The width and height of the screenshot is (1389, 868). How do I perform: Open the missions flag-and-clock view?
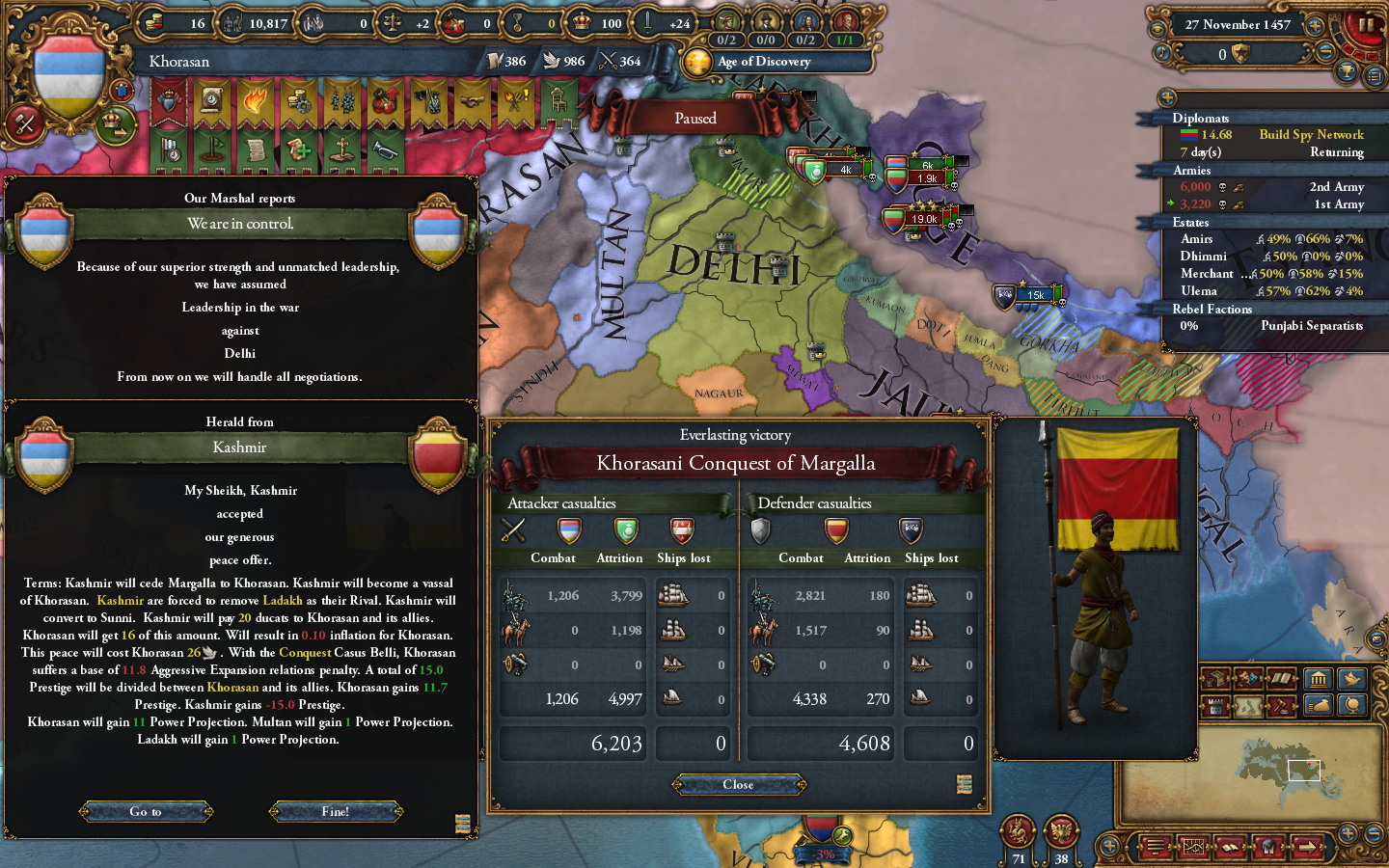pos(171,151)
